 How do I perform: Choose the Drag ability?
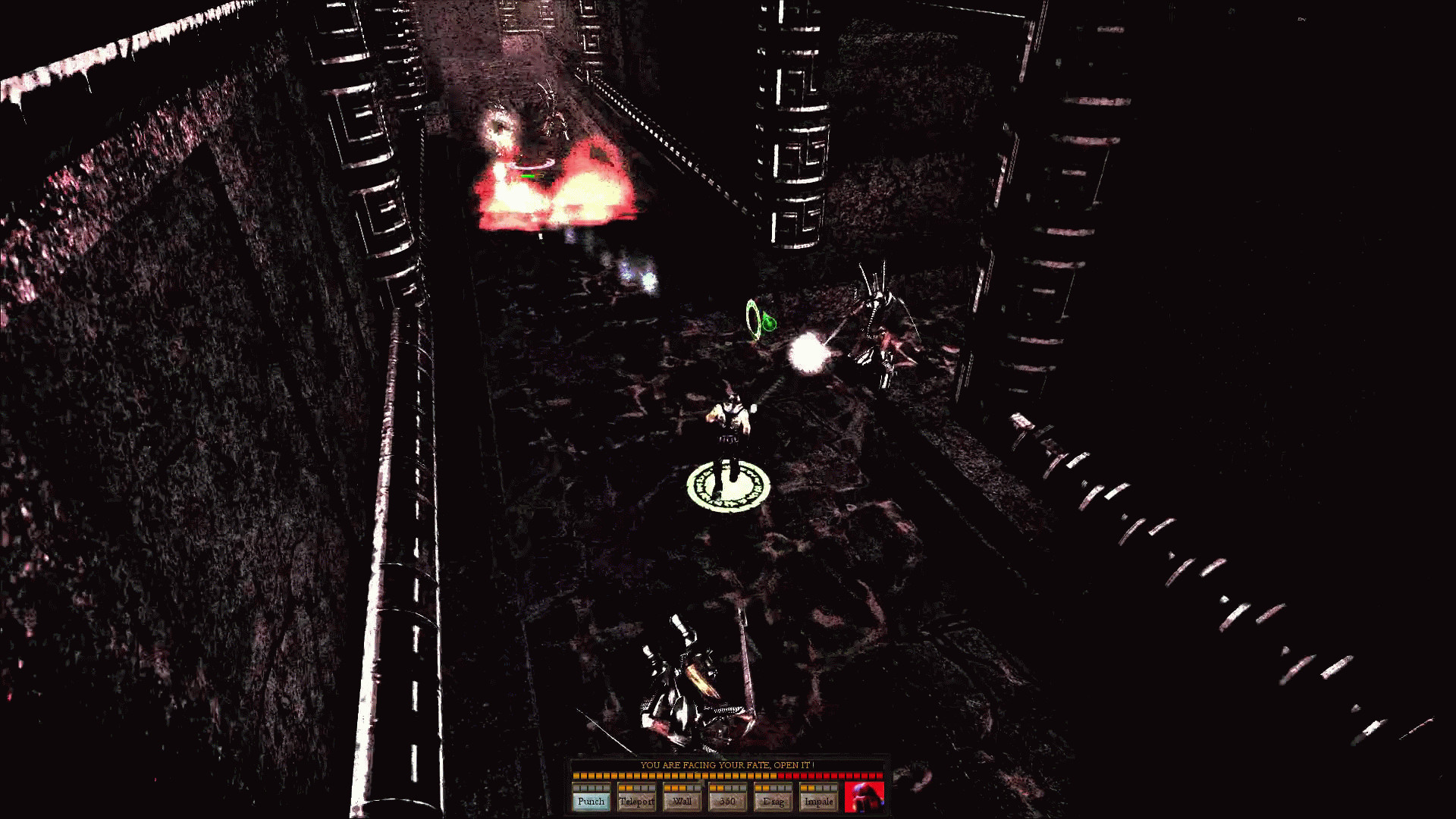pos(773,800)
